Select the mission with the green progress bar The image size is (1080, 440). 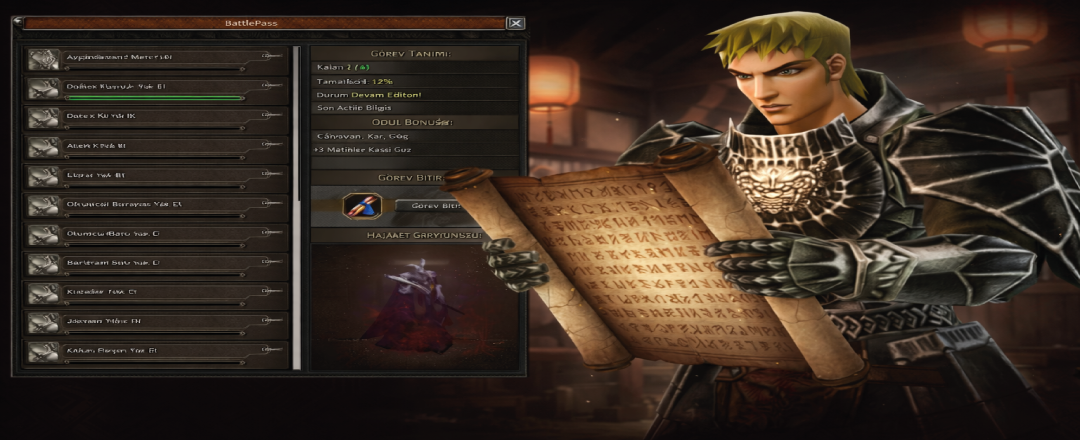pyautogui.click(x=156, y=89)
